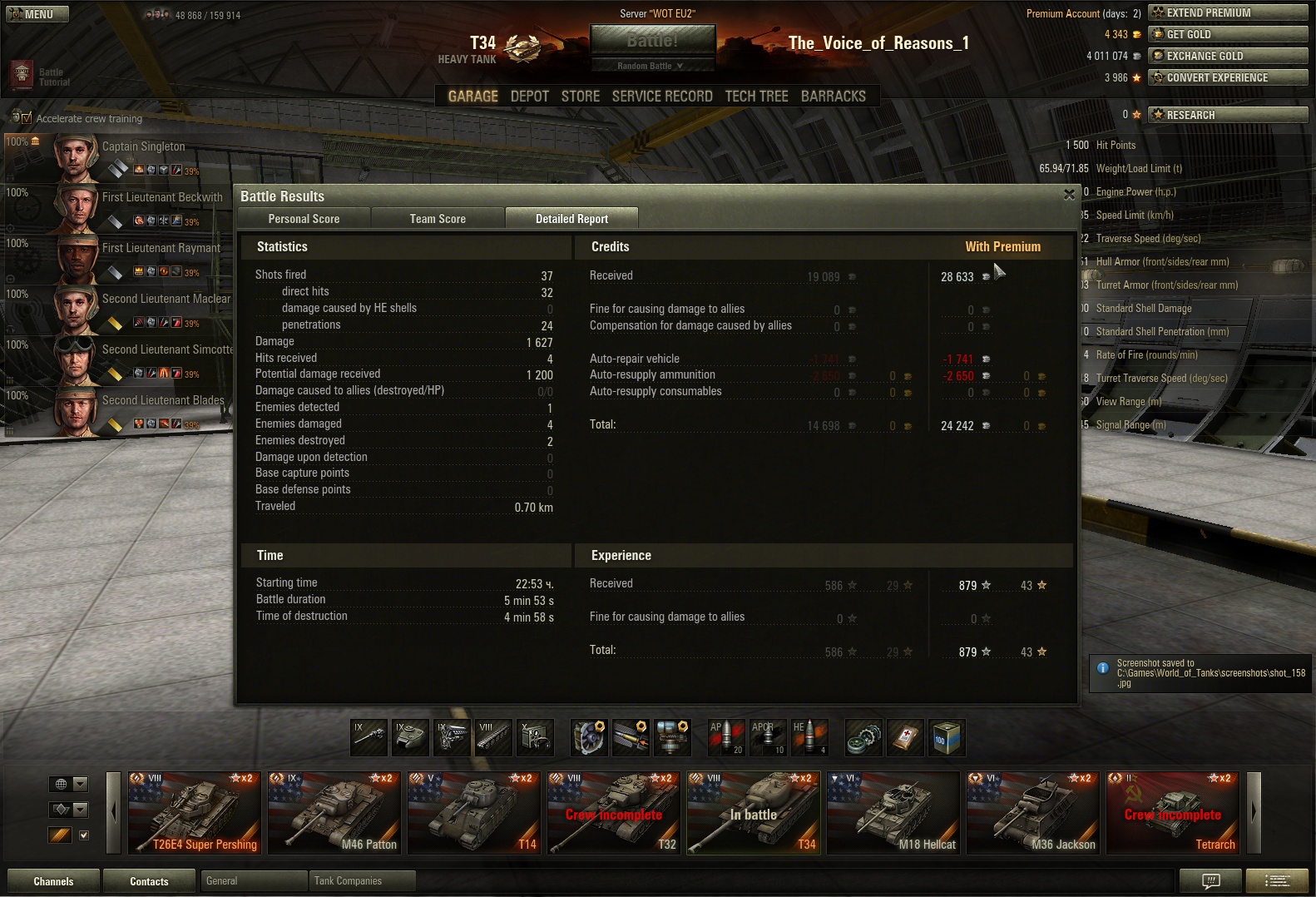Open Research for this tank
1316x897 pixels.
click(1228, 115)
